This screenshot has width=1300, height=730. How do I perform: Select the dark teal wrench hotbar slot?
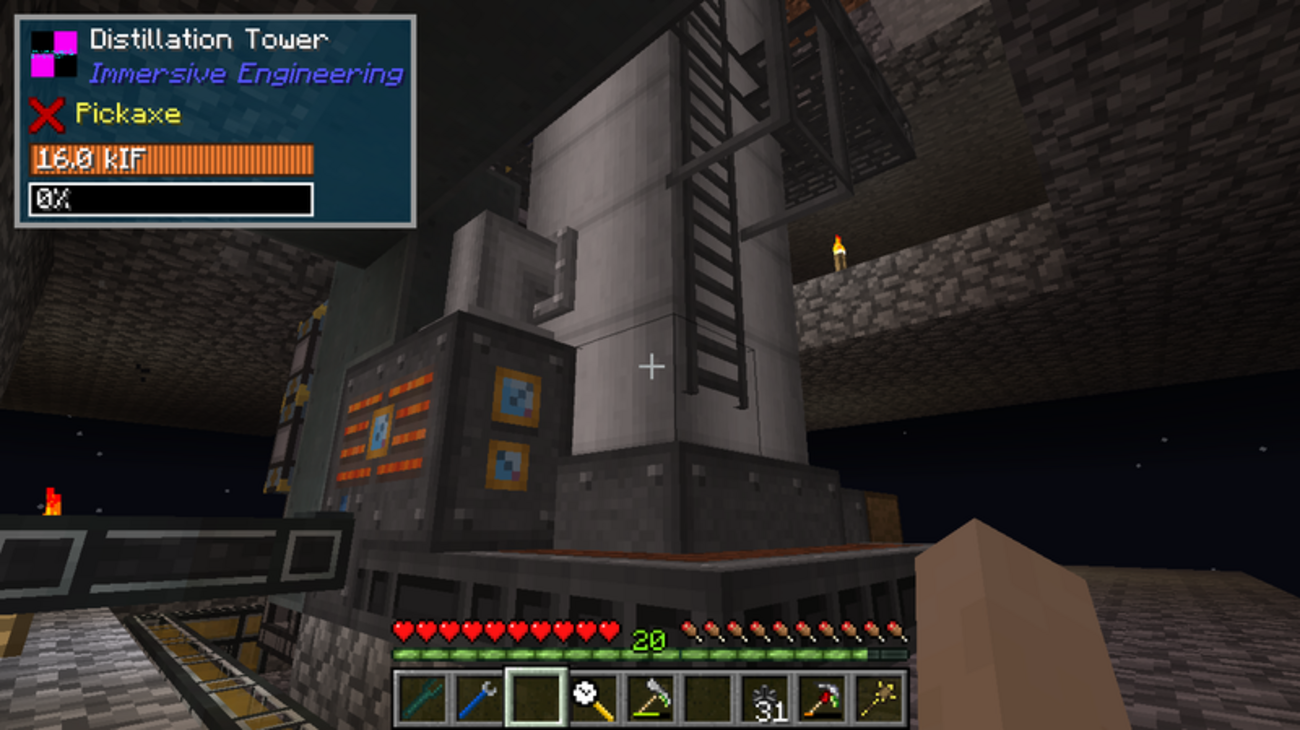point(421,697)
